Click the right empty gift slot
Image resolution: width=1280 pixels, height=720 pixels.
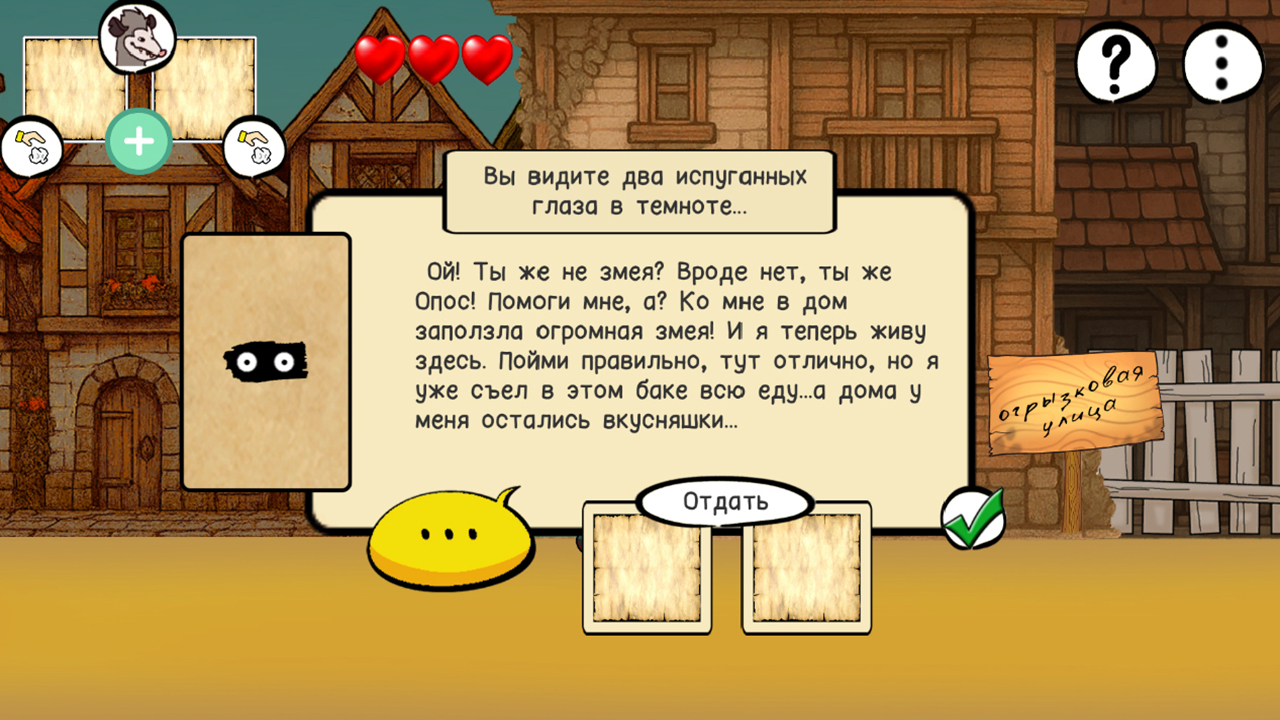coord(805,570)
